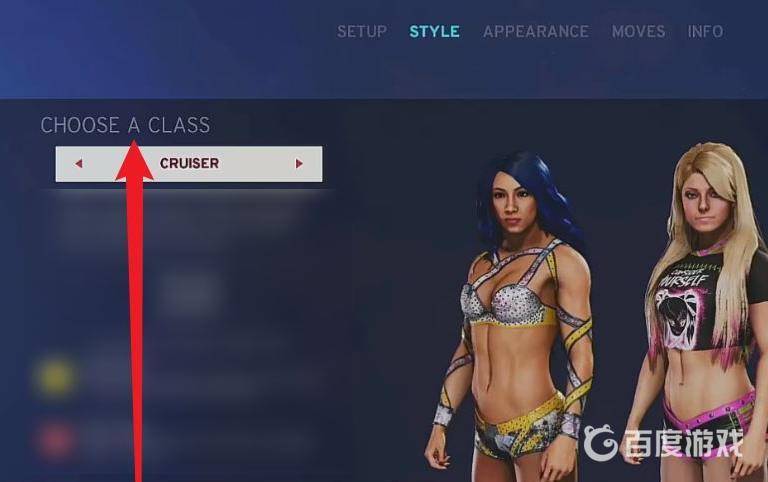Click the right arrow of class selector
Image resolution: width=768 pixels, height=482 pixels.
point(299,164)
